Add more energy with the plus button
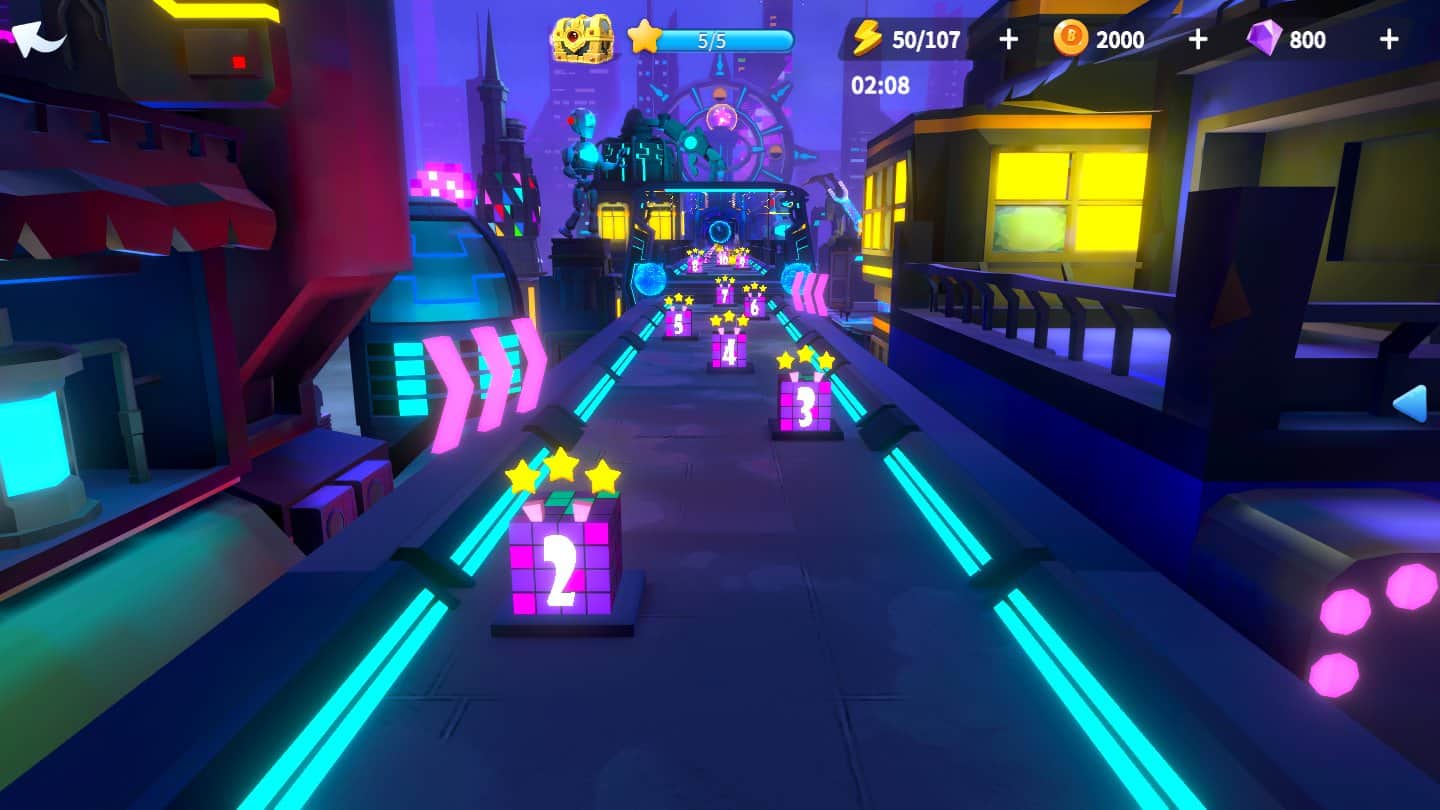The height and width of the screenshot is (810, 1440). pos(1008,39)
